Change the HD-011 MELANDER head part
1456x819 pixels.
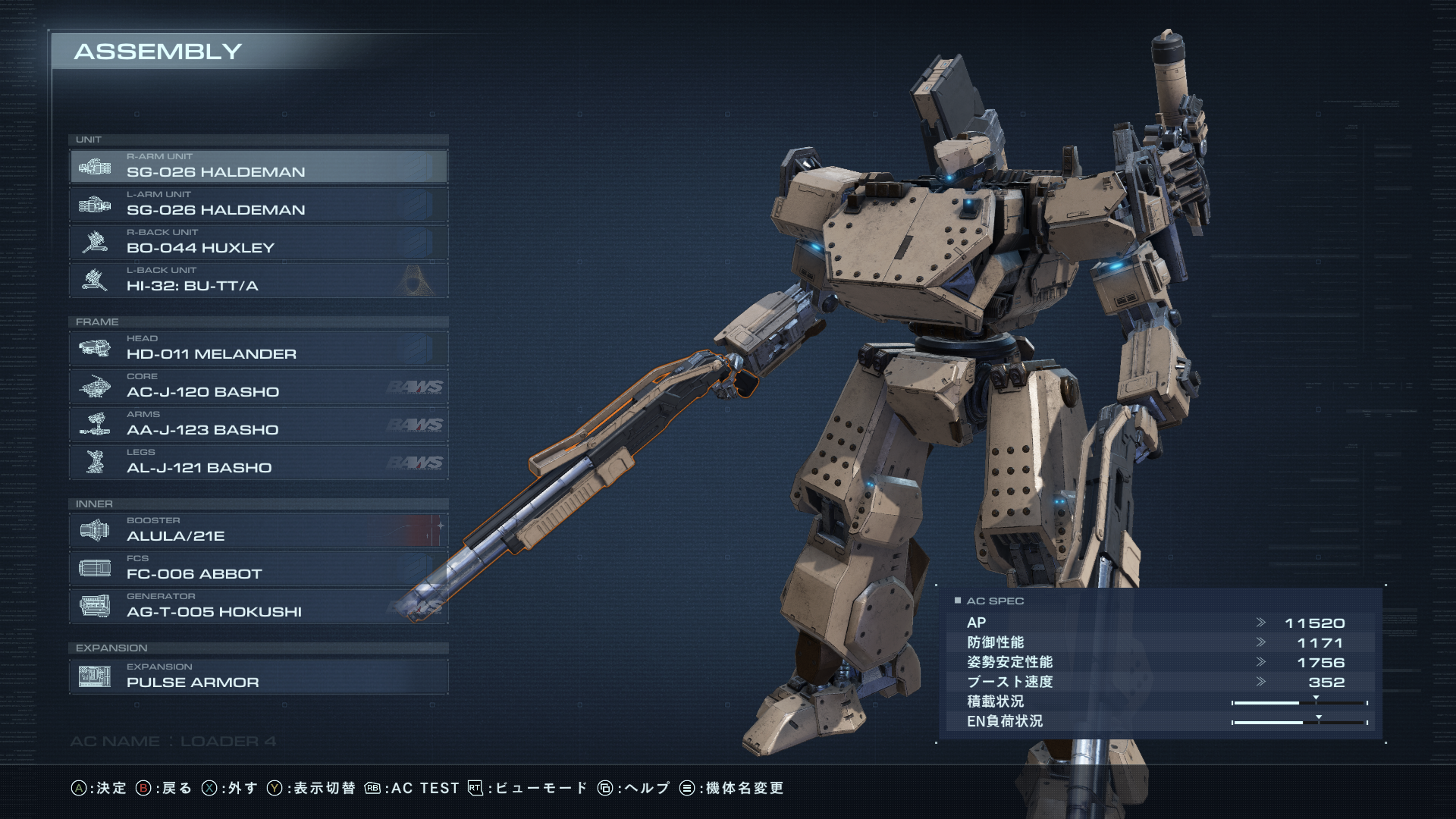258,348
